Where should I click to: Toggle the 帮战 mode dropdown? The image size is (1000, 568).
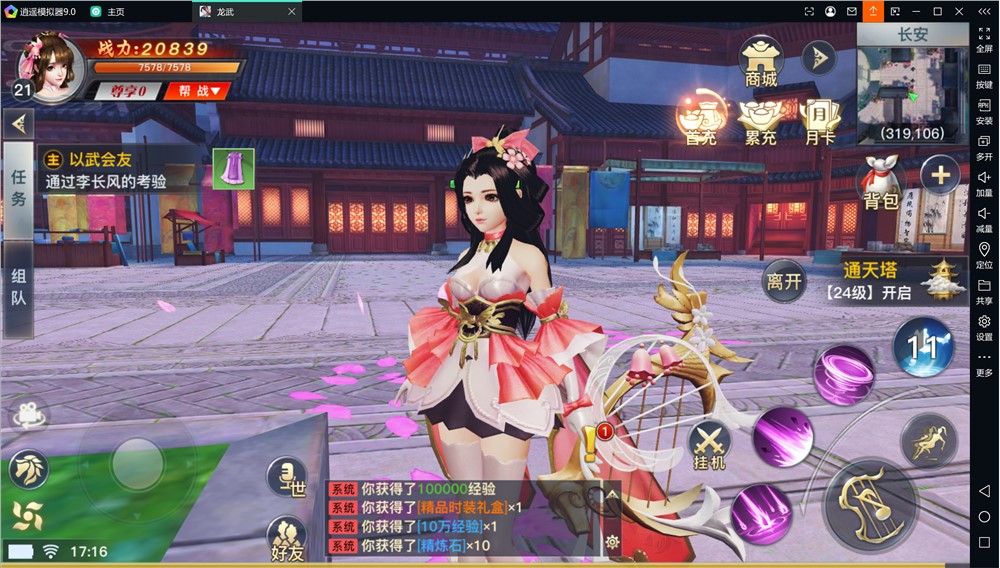(x=199, y=91)
